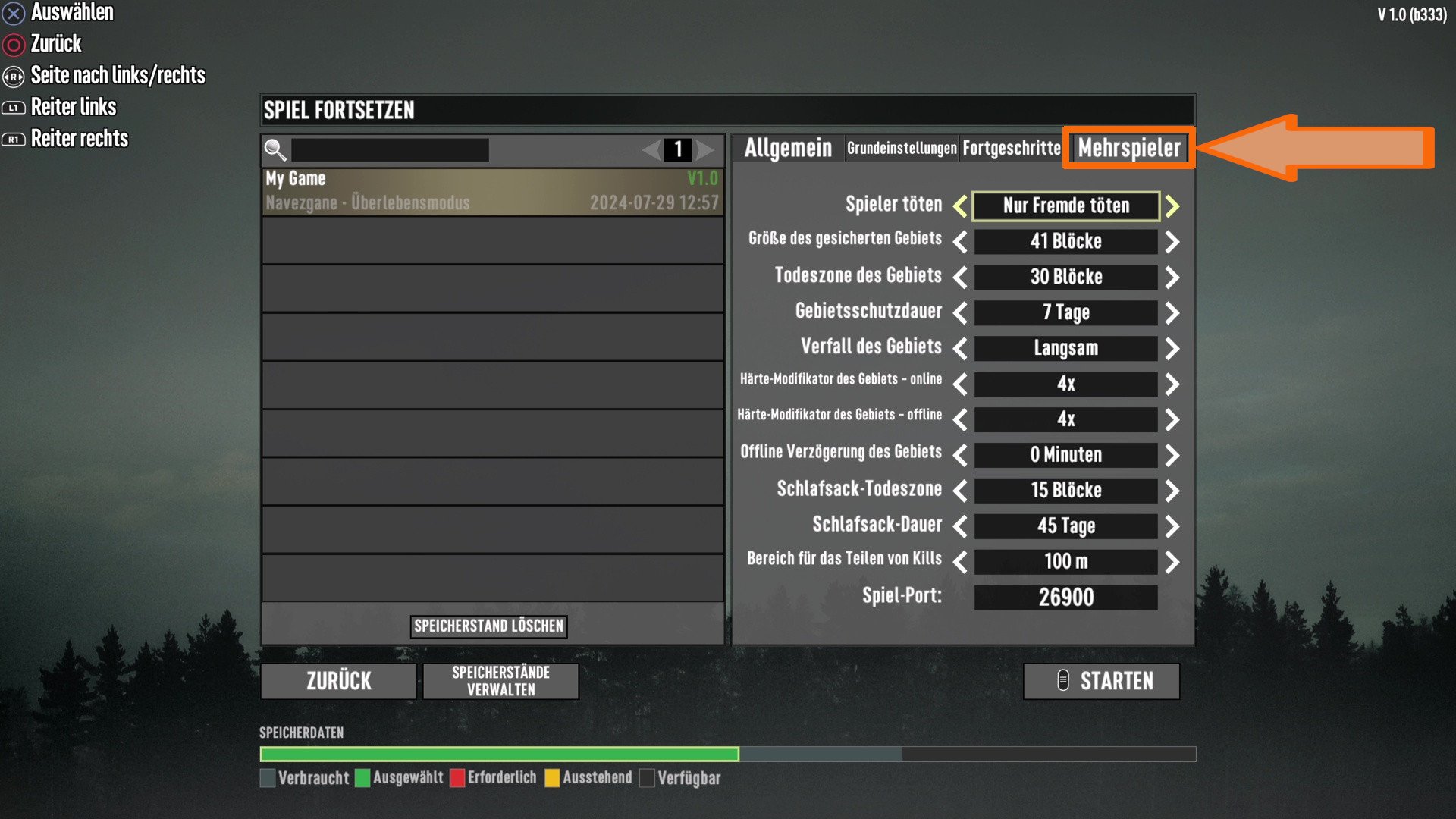1456x819 pixels.
Task: Change Verfall des Gebiets to previous option
Action: (x=960, y=349)
